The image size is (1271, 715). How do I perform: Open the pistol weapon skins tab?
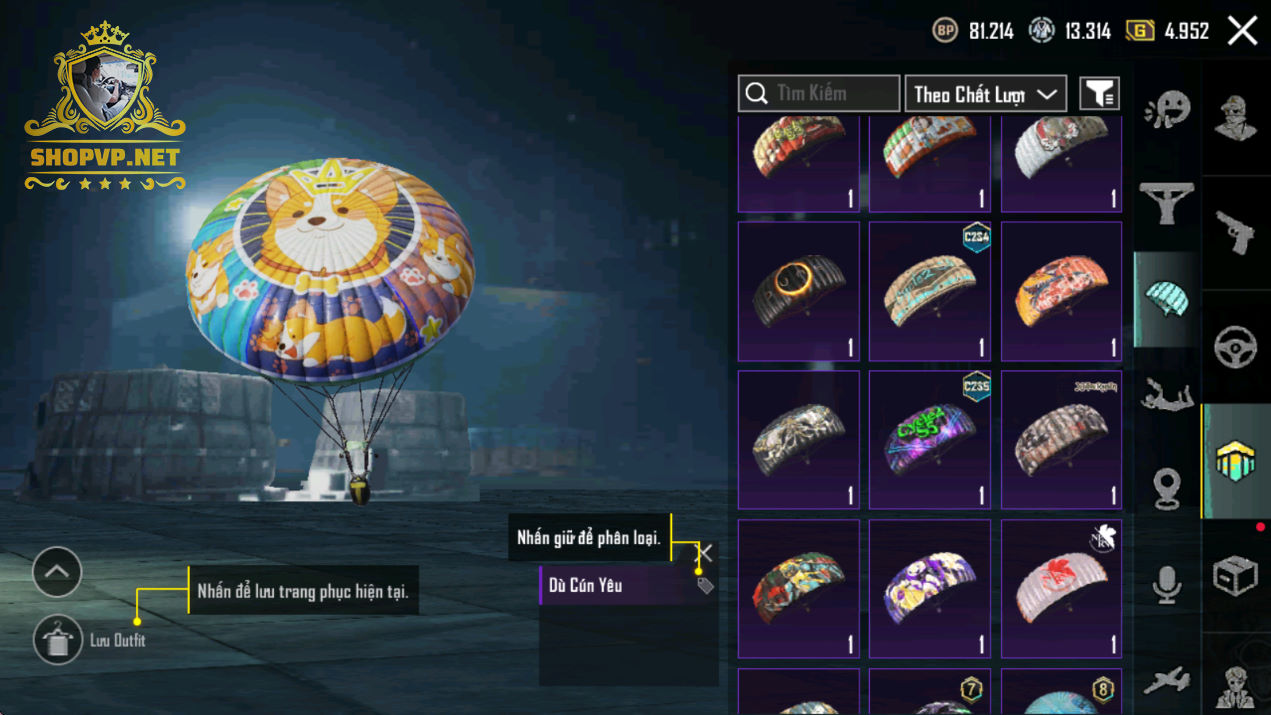pos(1235,232)
